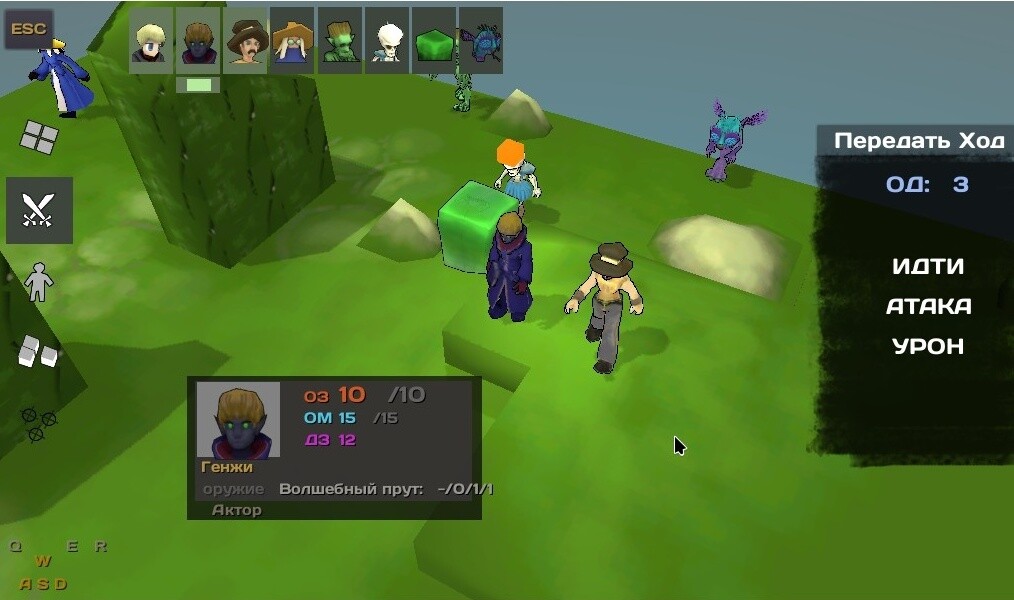This screenshot has height=600, width=1014.
Task: Activate the crossed swords combat icon
Action: point(39,210)
